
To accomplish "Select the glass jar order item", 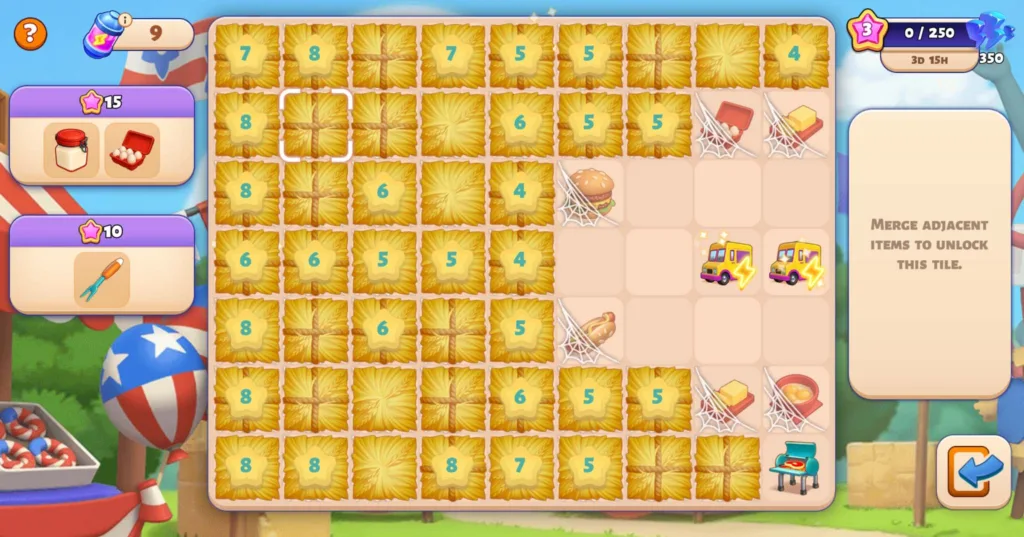I will 71,151.
